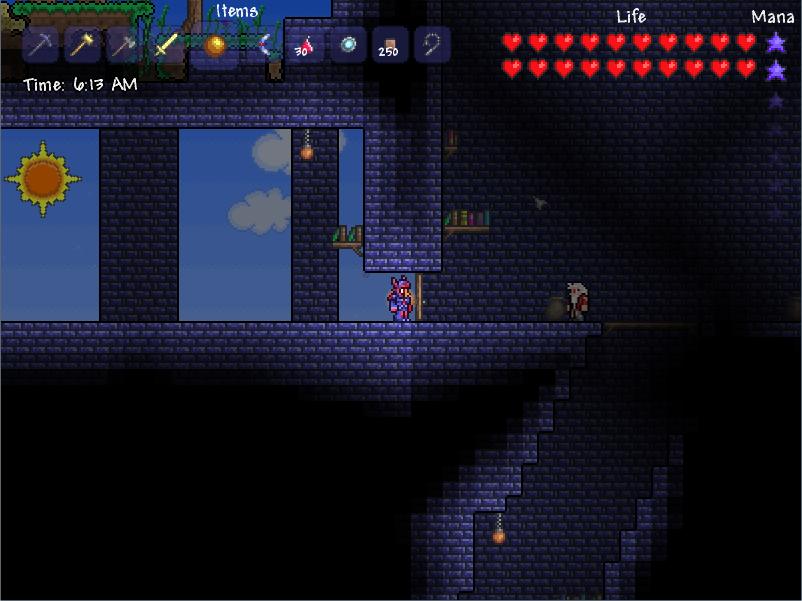The height and width of the screenshot is (601, 802).
Task: Choose the magic mirror slot
Action: [x=348, y=45]
